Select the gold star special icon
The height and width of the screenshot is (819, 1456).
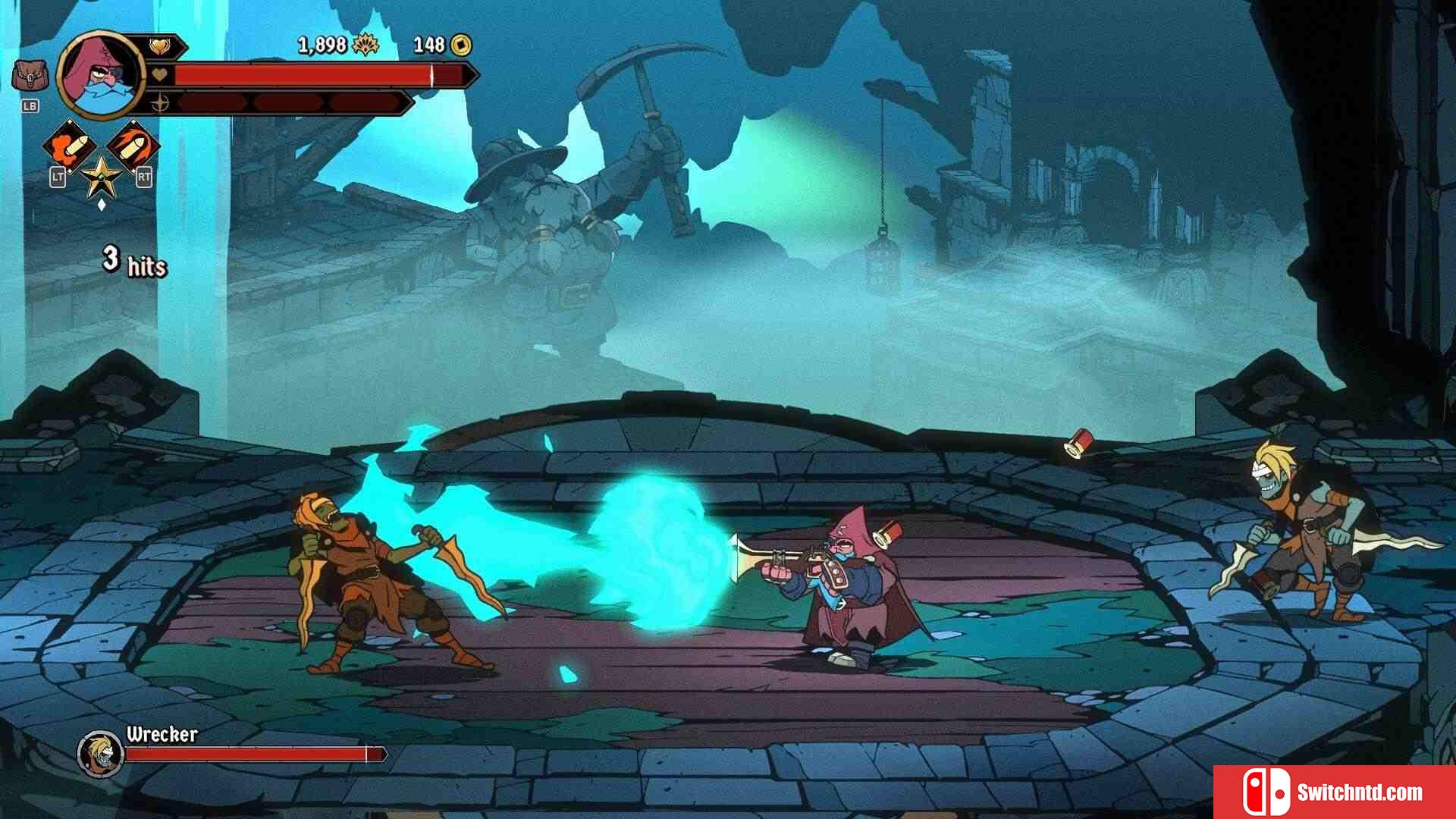101,177
